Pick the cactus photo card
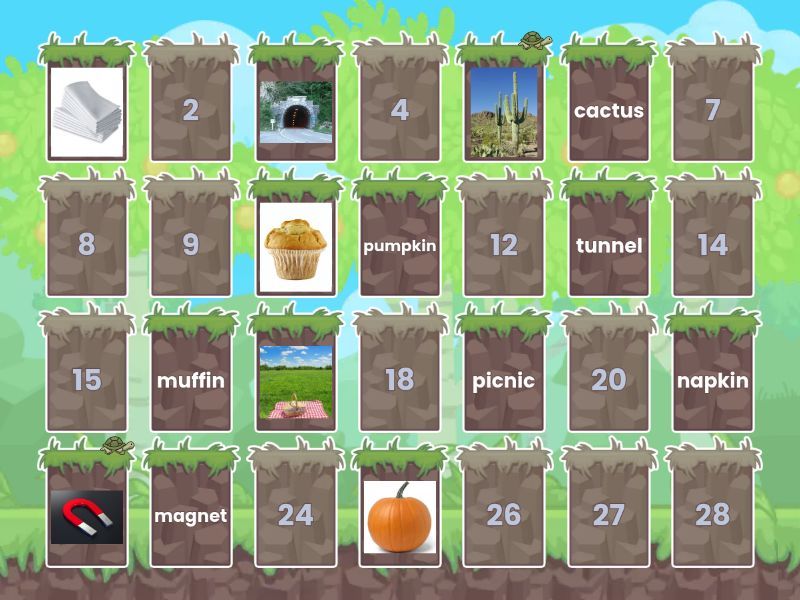Image resolution: width=800 pixels, height=600 pixels. click(x=503, y=110)
